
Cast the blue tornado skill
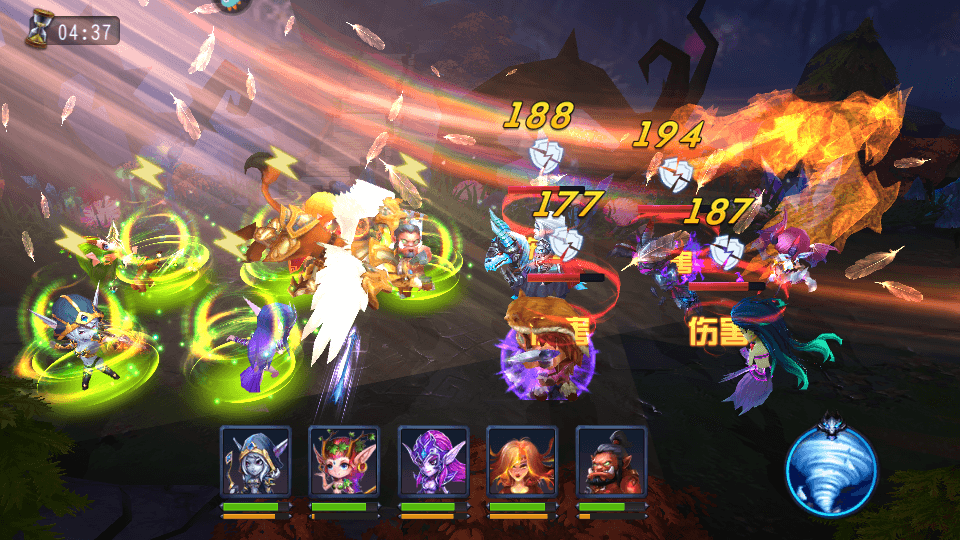(831, 468)
